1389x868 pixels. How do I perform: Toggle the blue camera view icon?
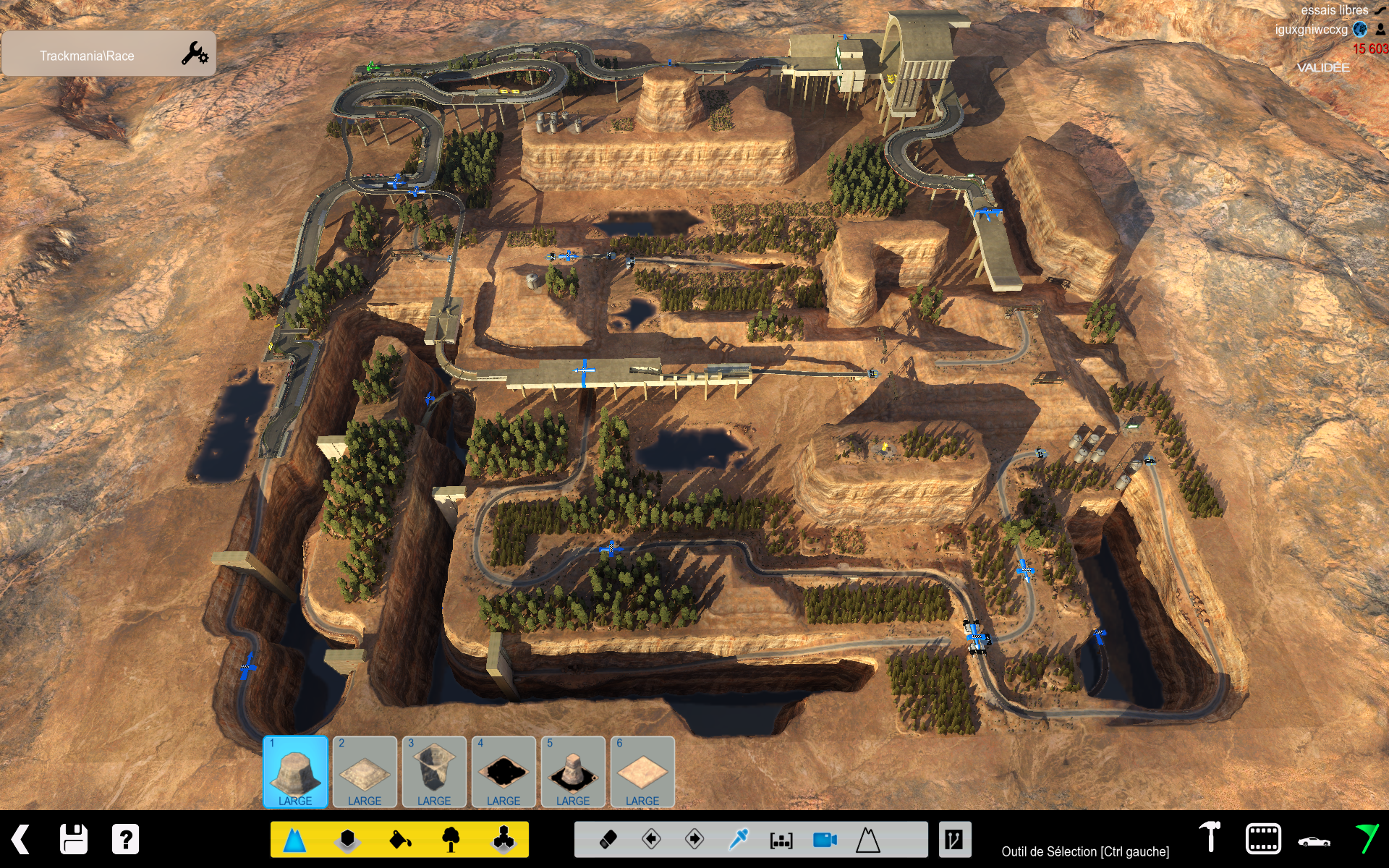825,840
